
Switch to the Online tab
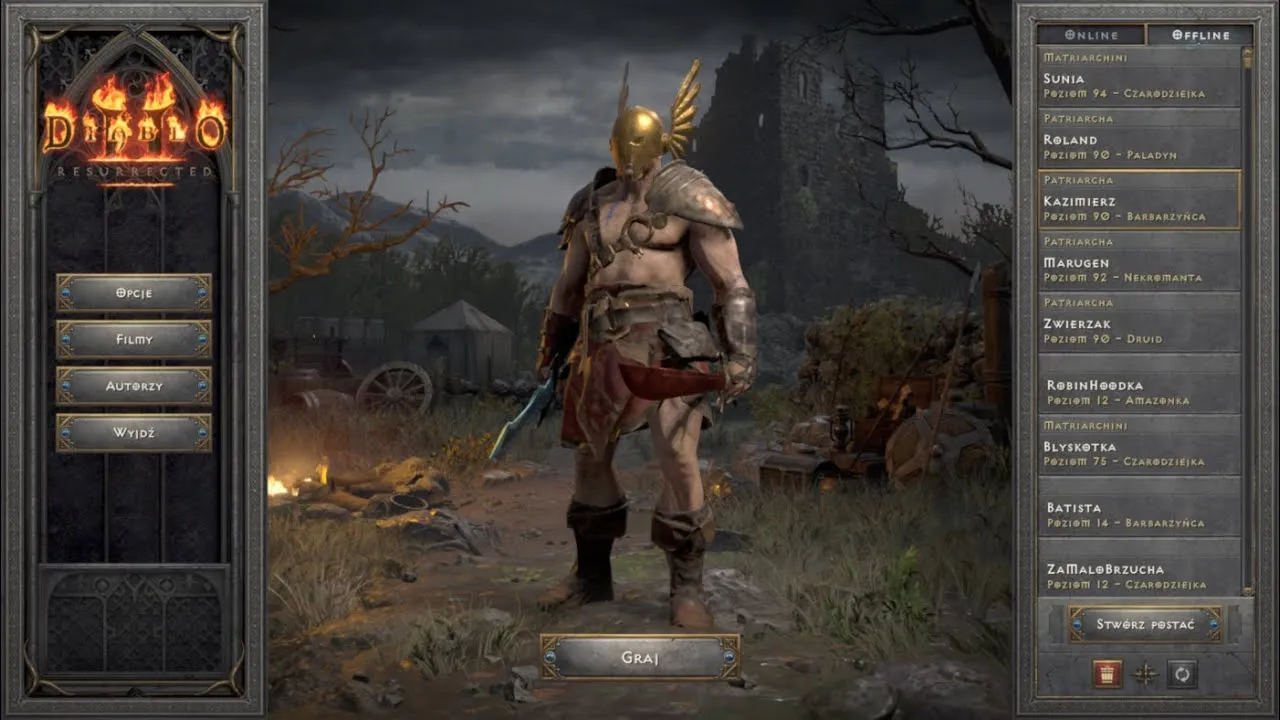[x=1091, y=35]
